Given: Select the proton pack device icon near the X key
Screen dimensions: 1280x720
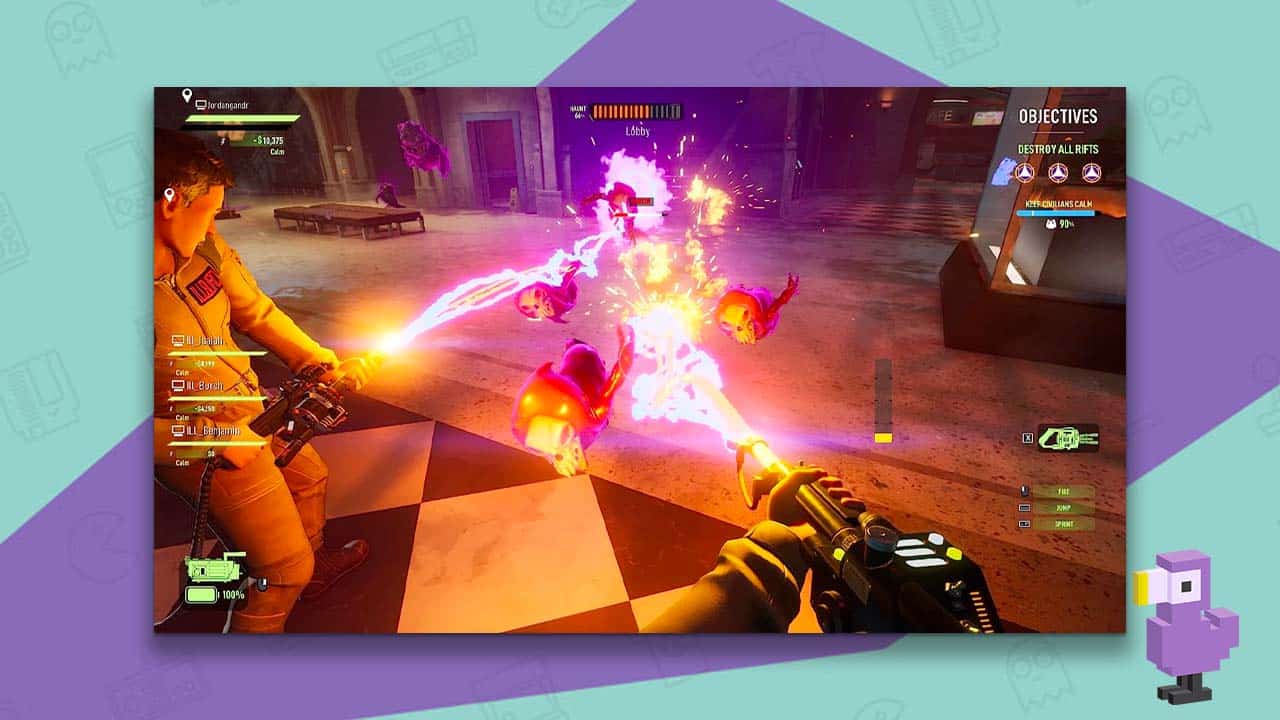Looking at the screenshot, I should click(x=1069, y=438).
